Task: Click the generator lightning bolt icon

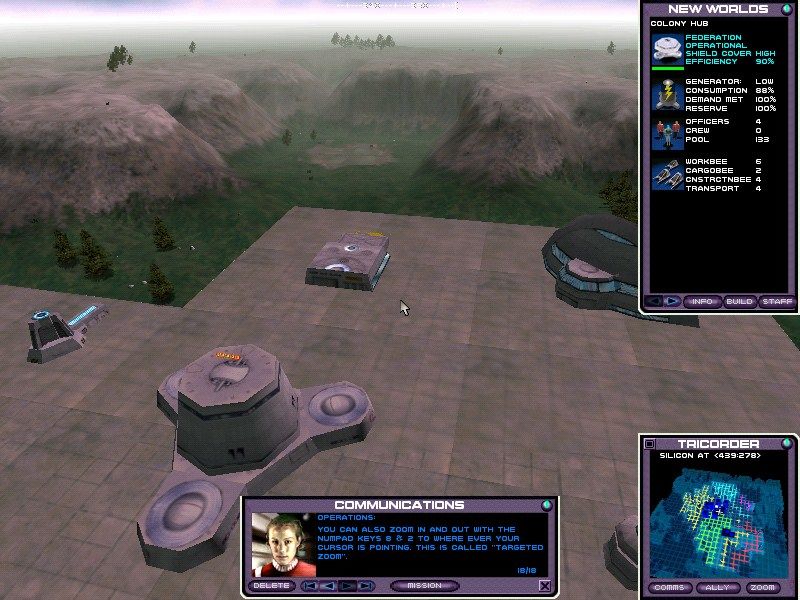Action: point(667,94)
